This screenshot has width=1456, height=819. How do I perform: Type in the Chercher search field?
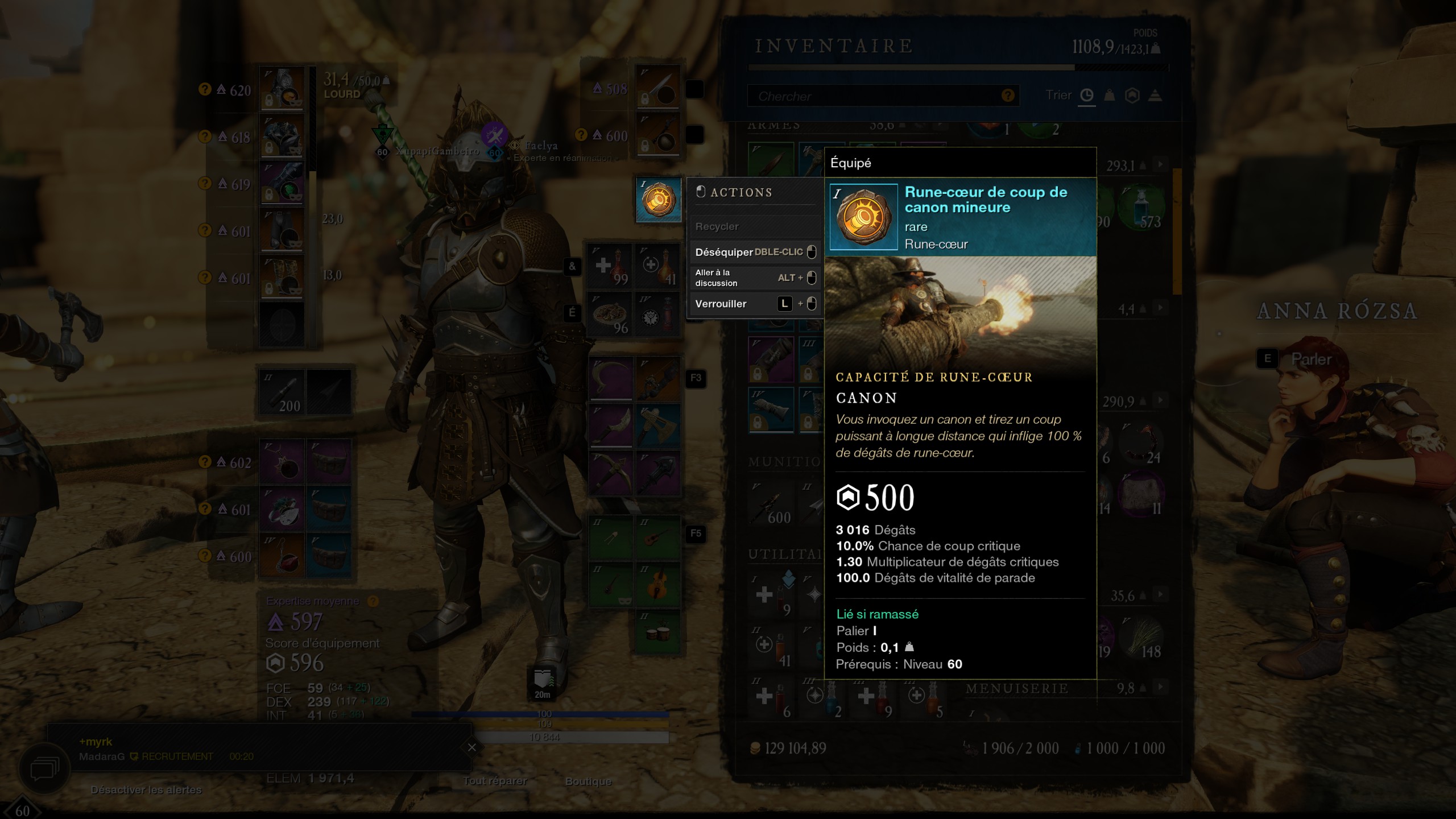[876, 96]
